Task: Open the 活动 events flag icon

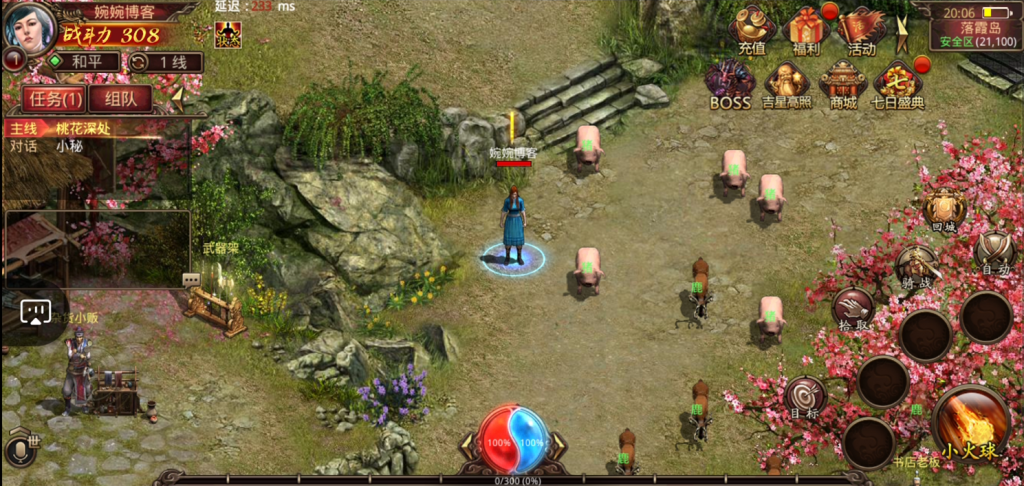Action: (861, 30)
